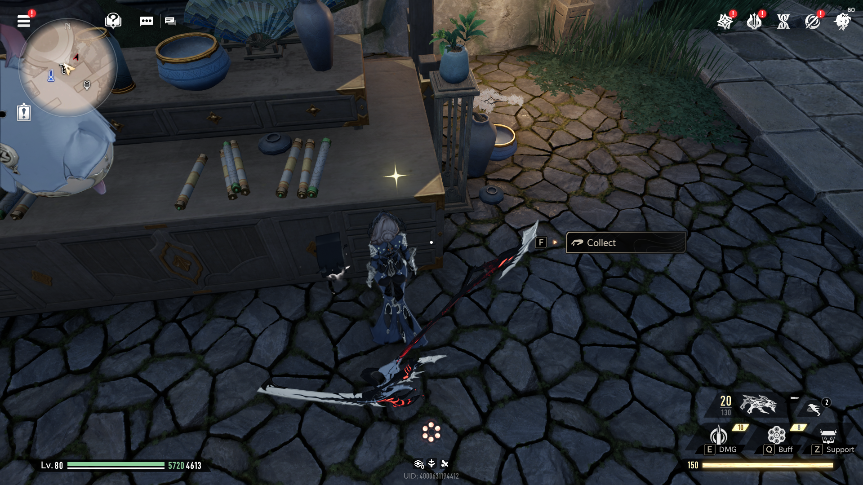Click the dotted ring indicator at bottom center
Screen dimensions: 863x485
click(431, 432)
